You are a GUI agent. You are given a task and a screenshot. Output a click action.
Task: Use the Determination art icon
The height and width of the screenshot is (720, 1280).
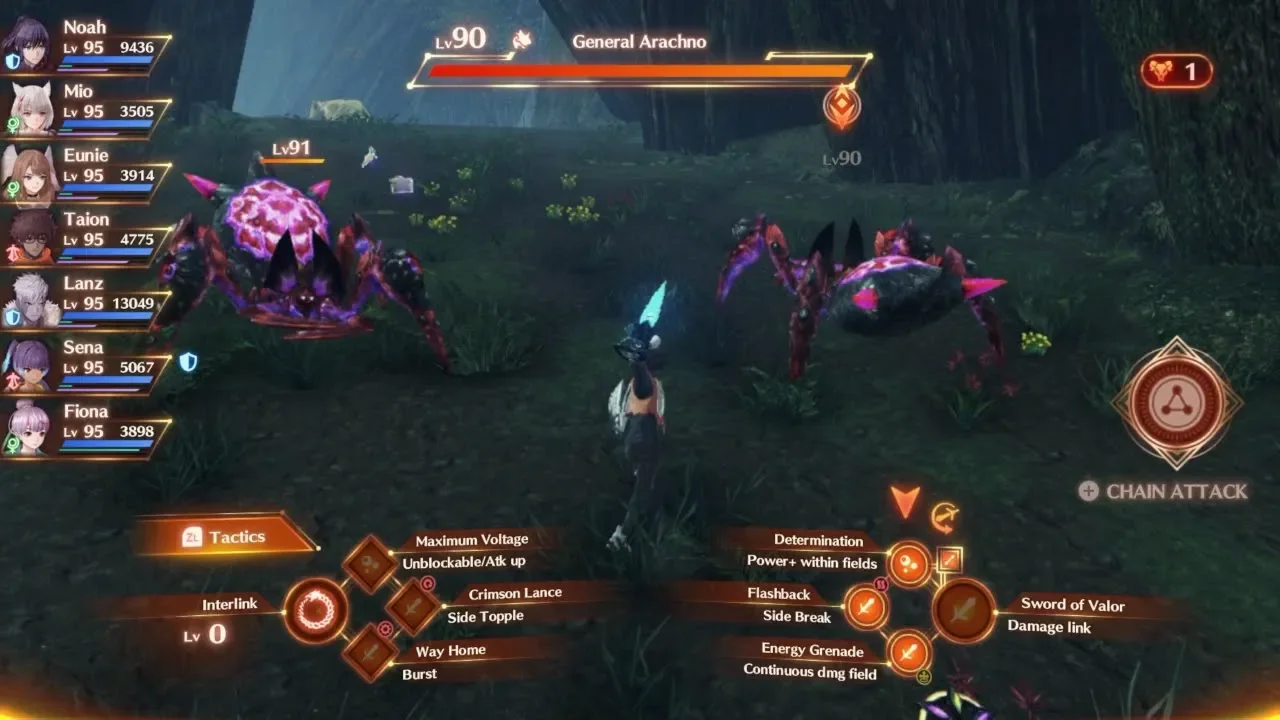point(909,563)
